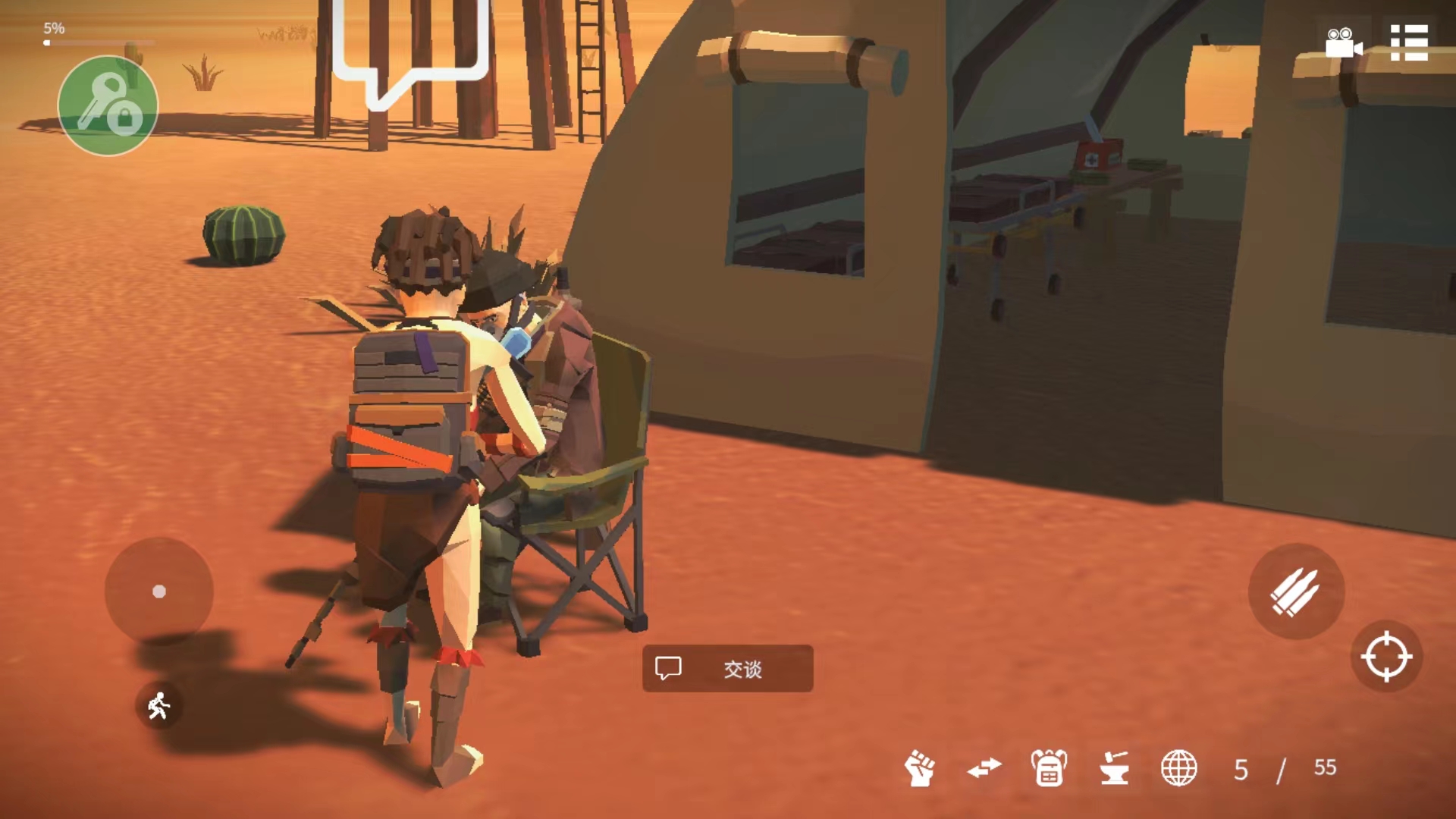The width and height of the screenshot is (1456, 819).
Task: Open the anvil crafting menu
Action: [1114, 768]
